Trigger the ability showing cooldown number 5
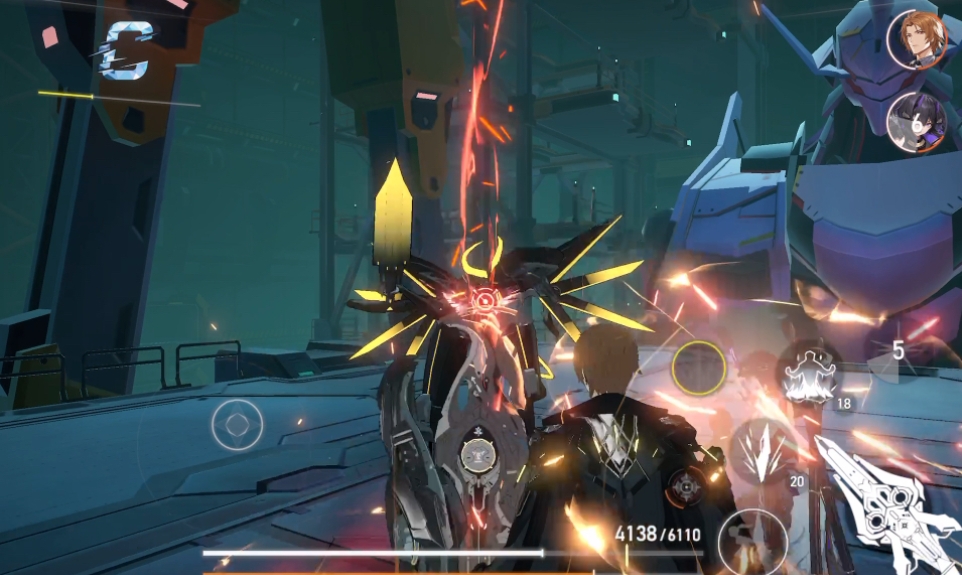The width and height of the screenshot is (962, 575). [897, 351]
